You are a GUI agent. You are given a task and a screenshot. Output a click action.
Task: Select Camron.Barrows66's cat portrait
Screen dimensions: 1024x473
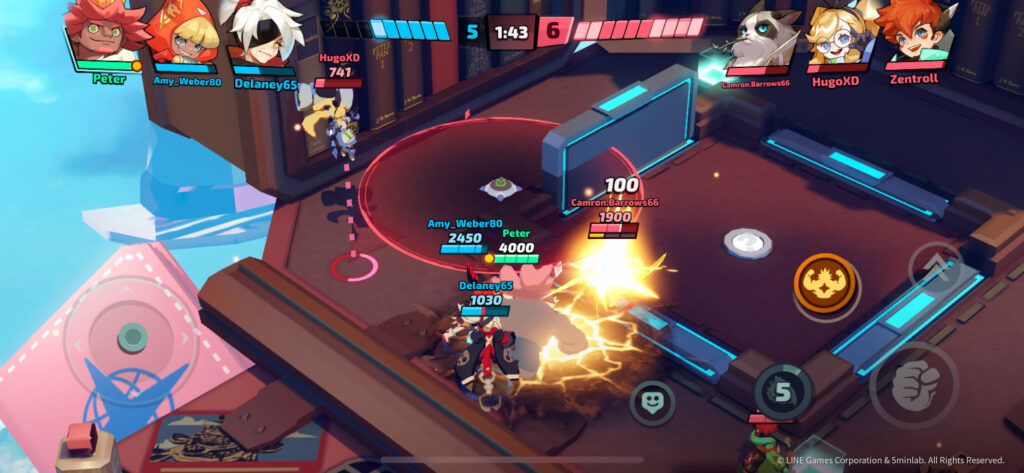[x=764, y=36]
